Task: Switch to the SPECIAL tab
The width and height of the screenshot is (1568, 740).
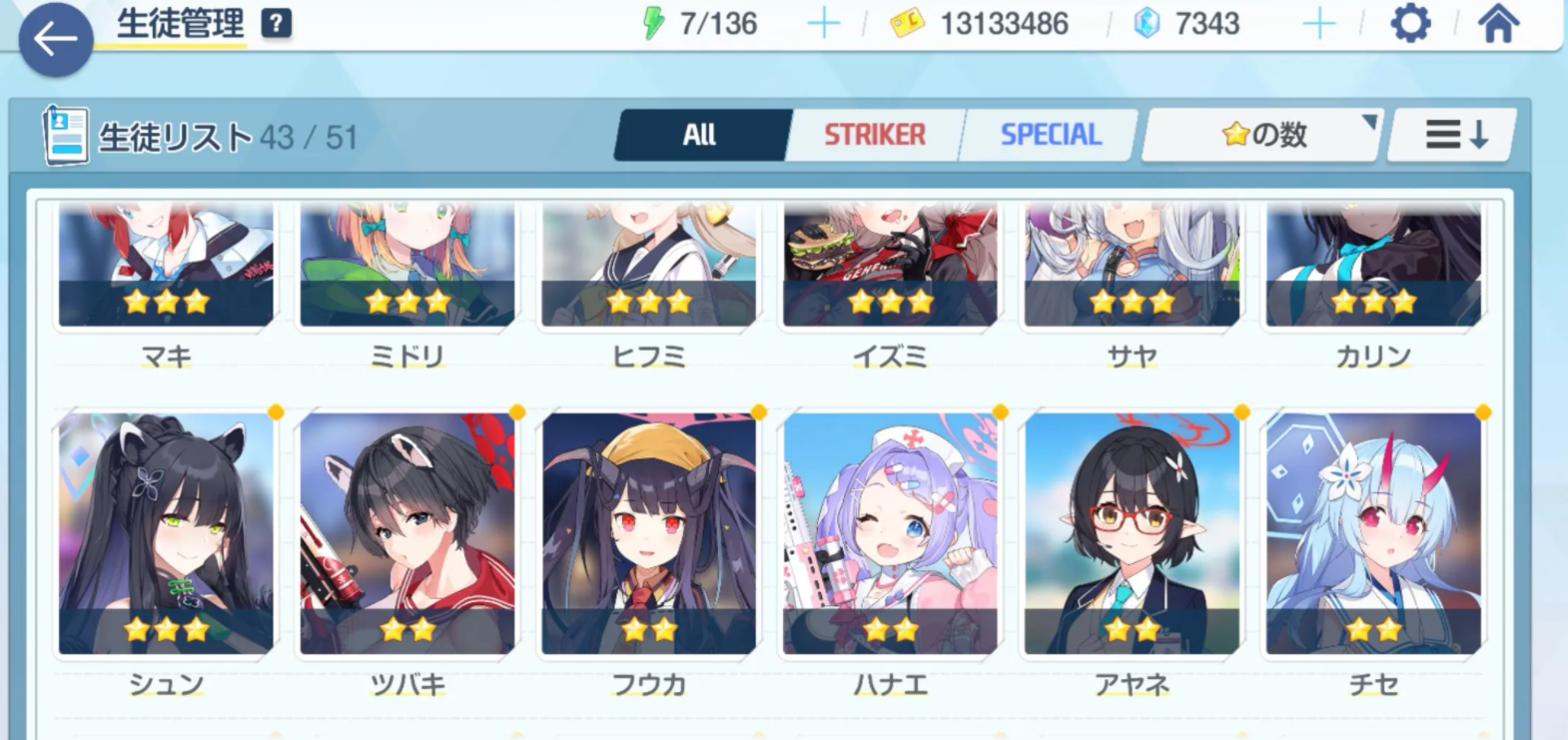Action: coord(1051,135)
